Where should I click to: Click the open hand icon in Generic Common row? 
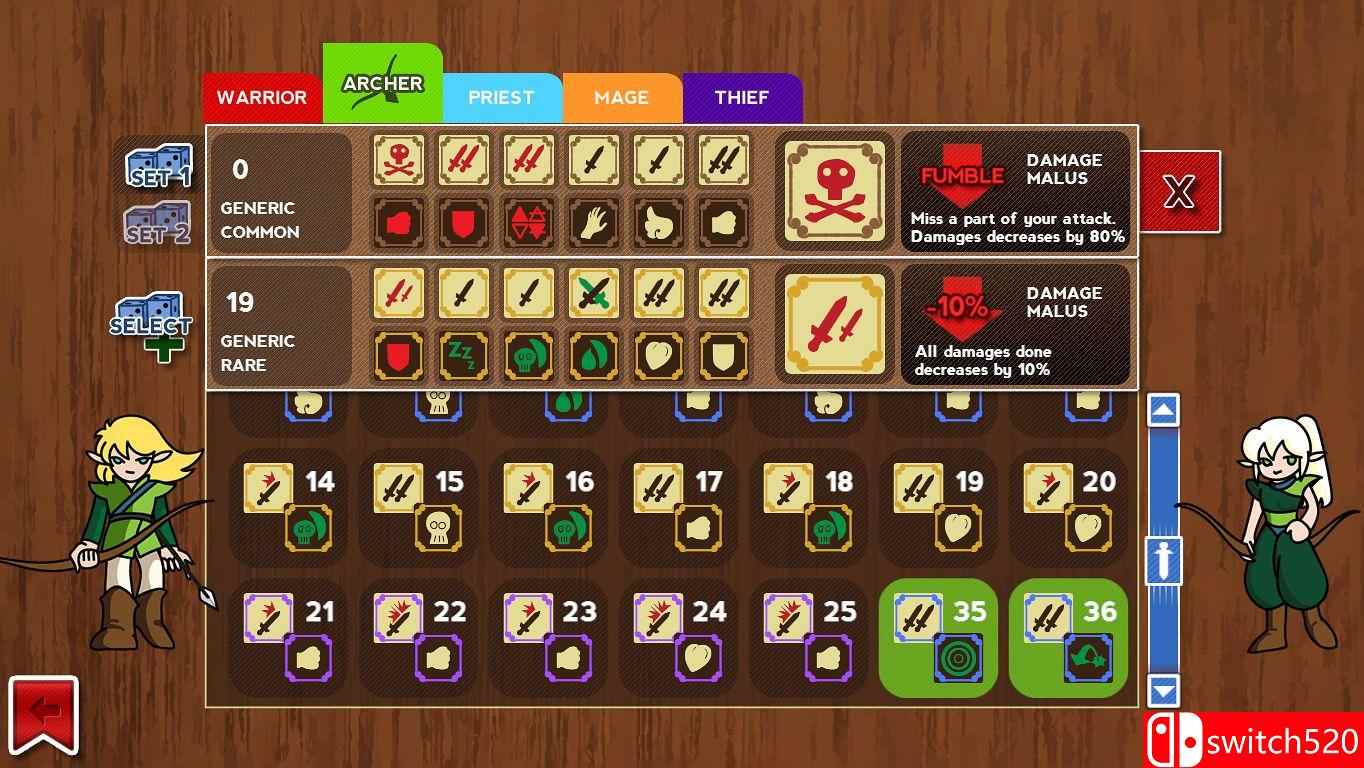point(593,223)
